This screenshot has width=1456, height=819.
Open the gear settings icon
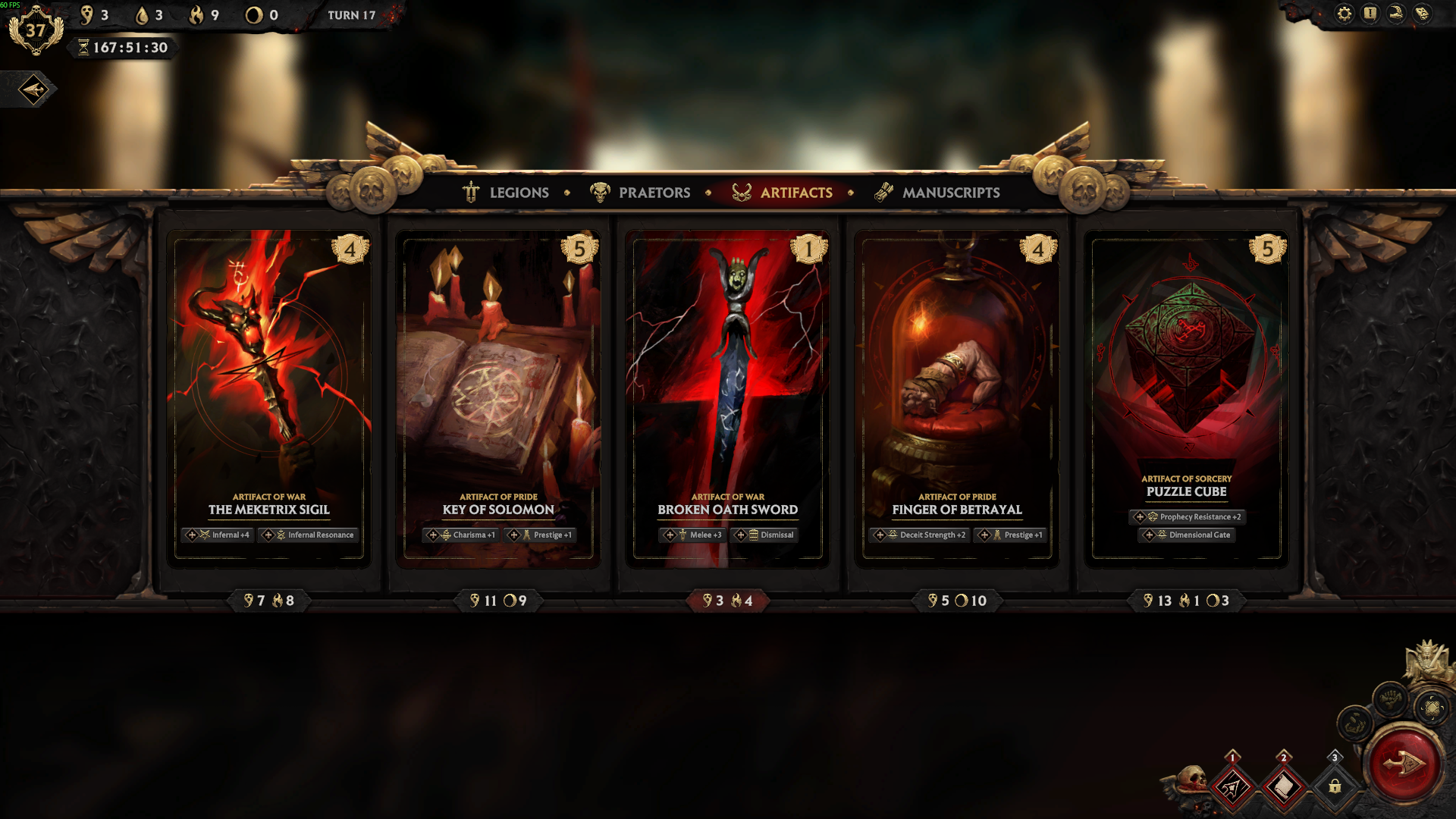tap(1344, 14)
